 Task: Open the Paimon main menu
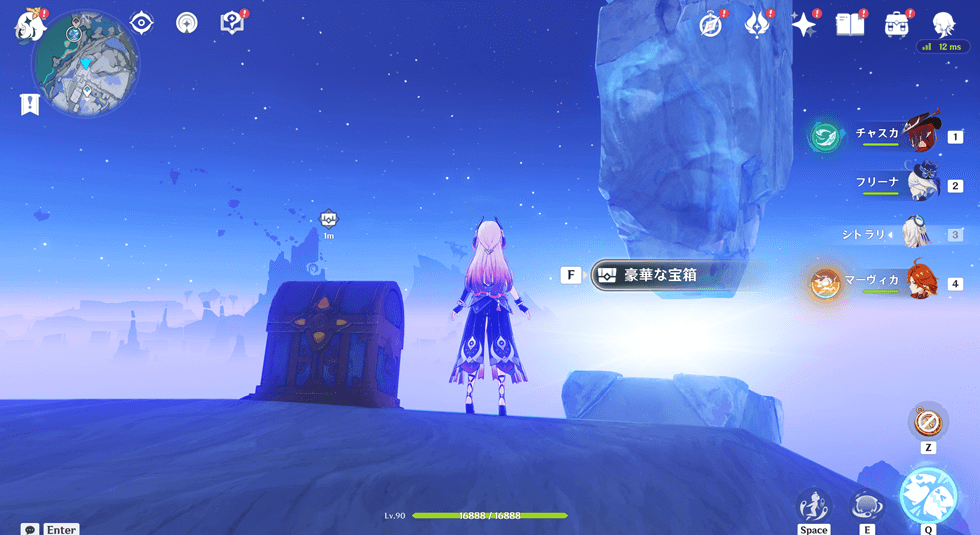click(x=27, y=25)
